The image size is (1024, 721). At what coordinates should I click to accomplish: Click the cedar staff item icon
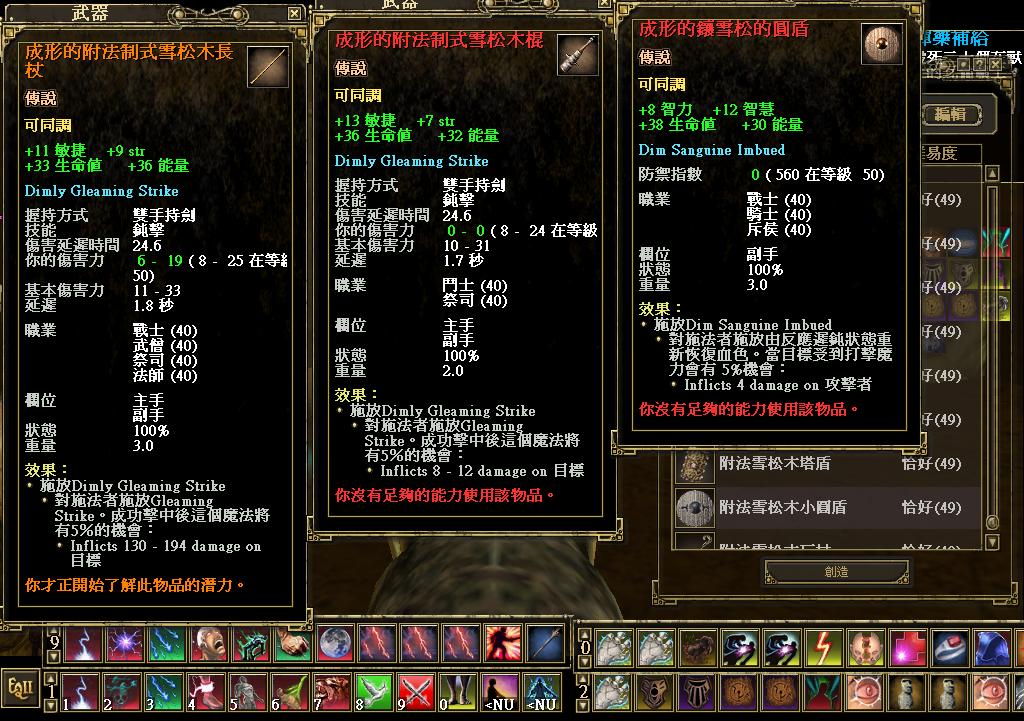click(267, 69)
